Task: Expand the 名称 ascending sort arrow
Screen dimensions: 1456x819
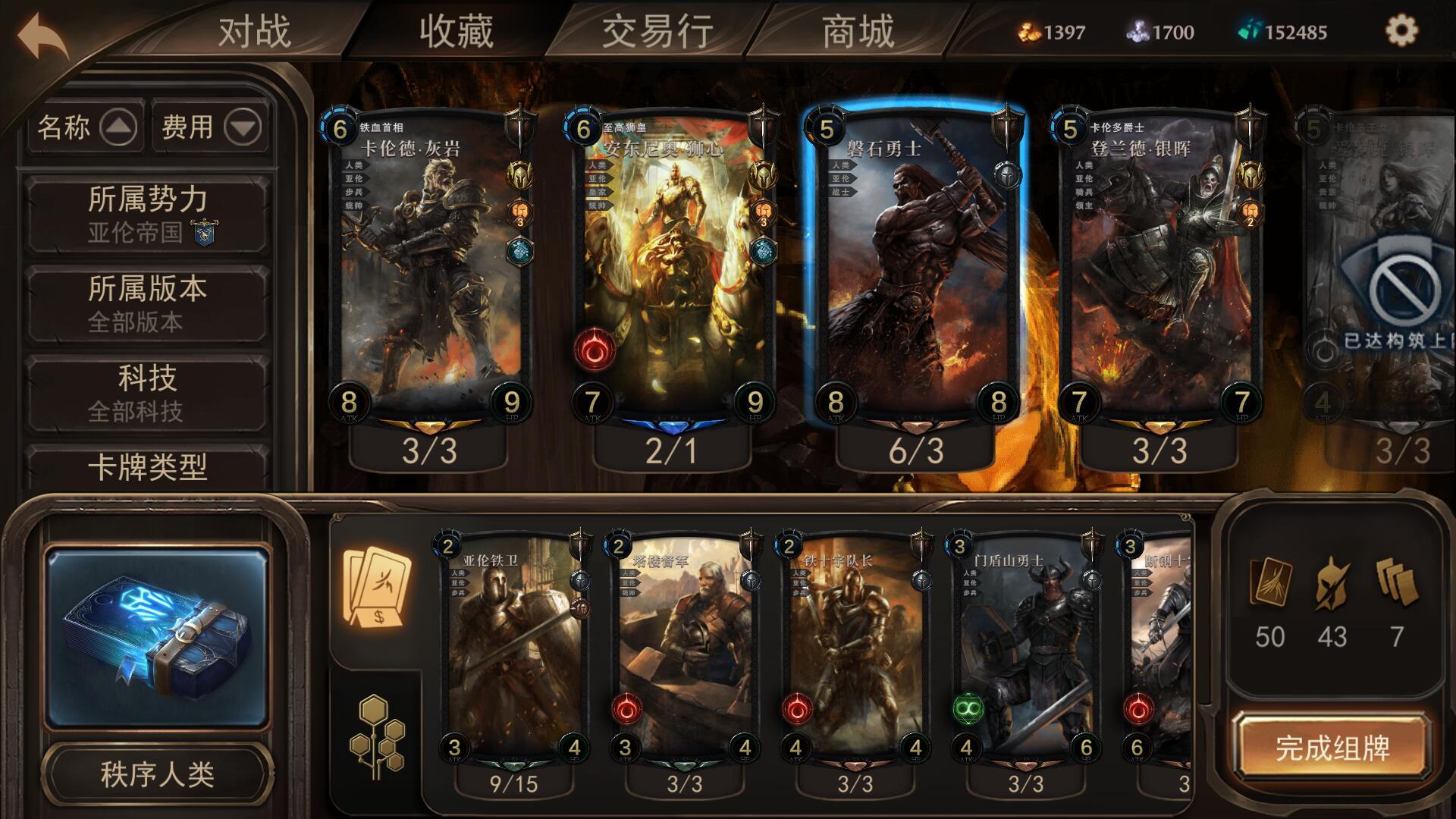Action: [120, 129]
